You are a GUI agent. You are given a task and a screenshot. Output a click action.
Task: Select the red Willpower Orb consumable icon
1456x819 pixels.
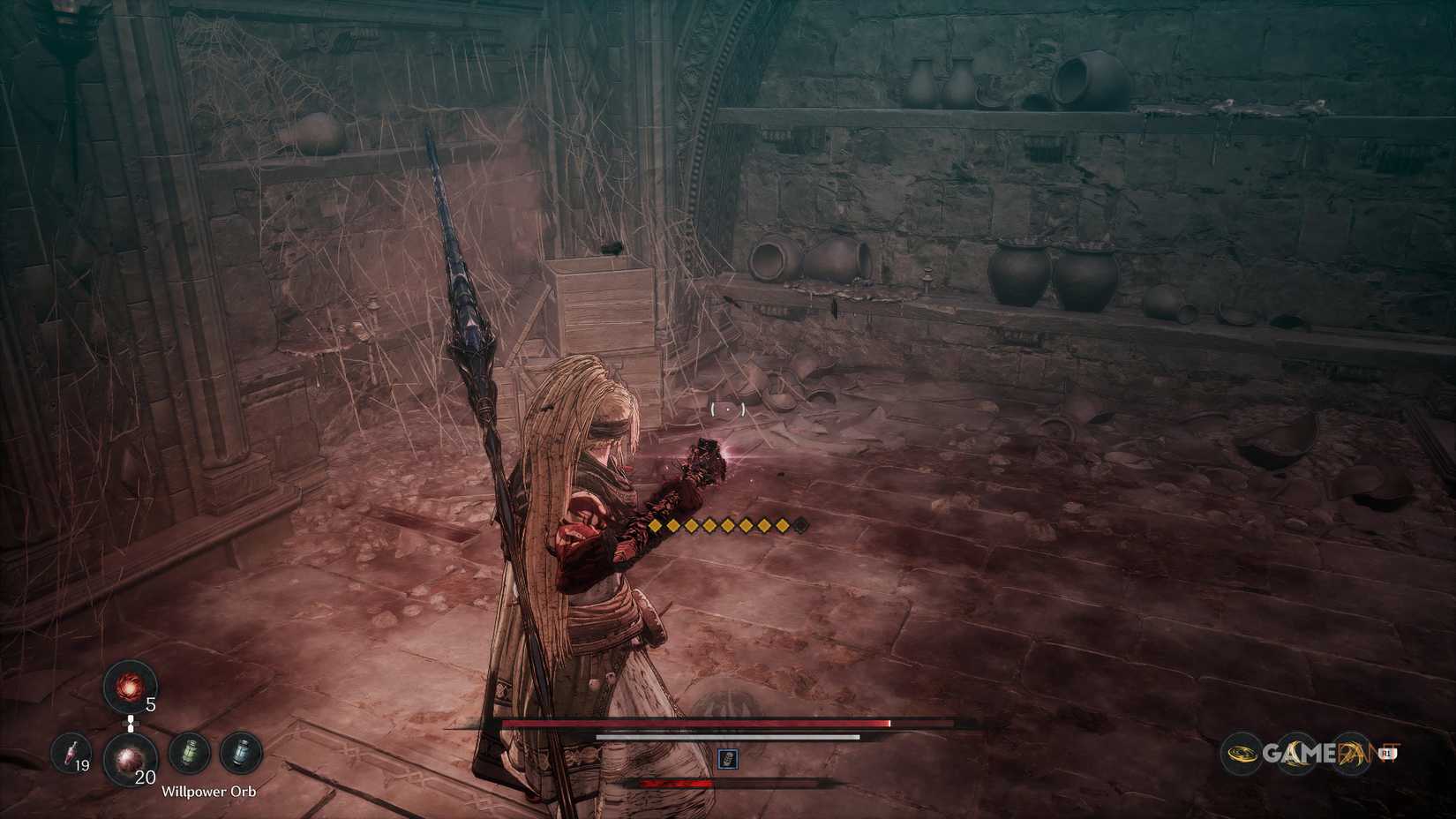point(131,759)
